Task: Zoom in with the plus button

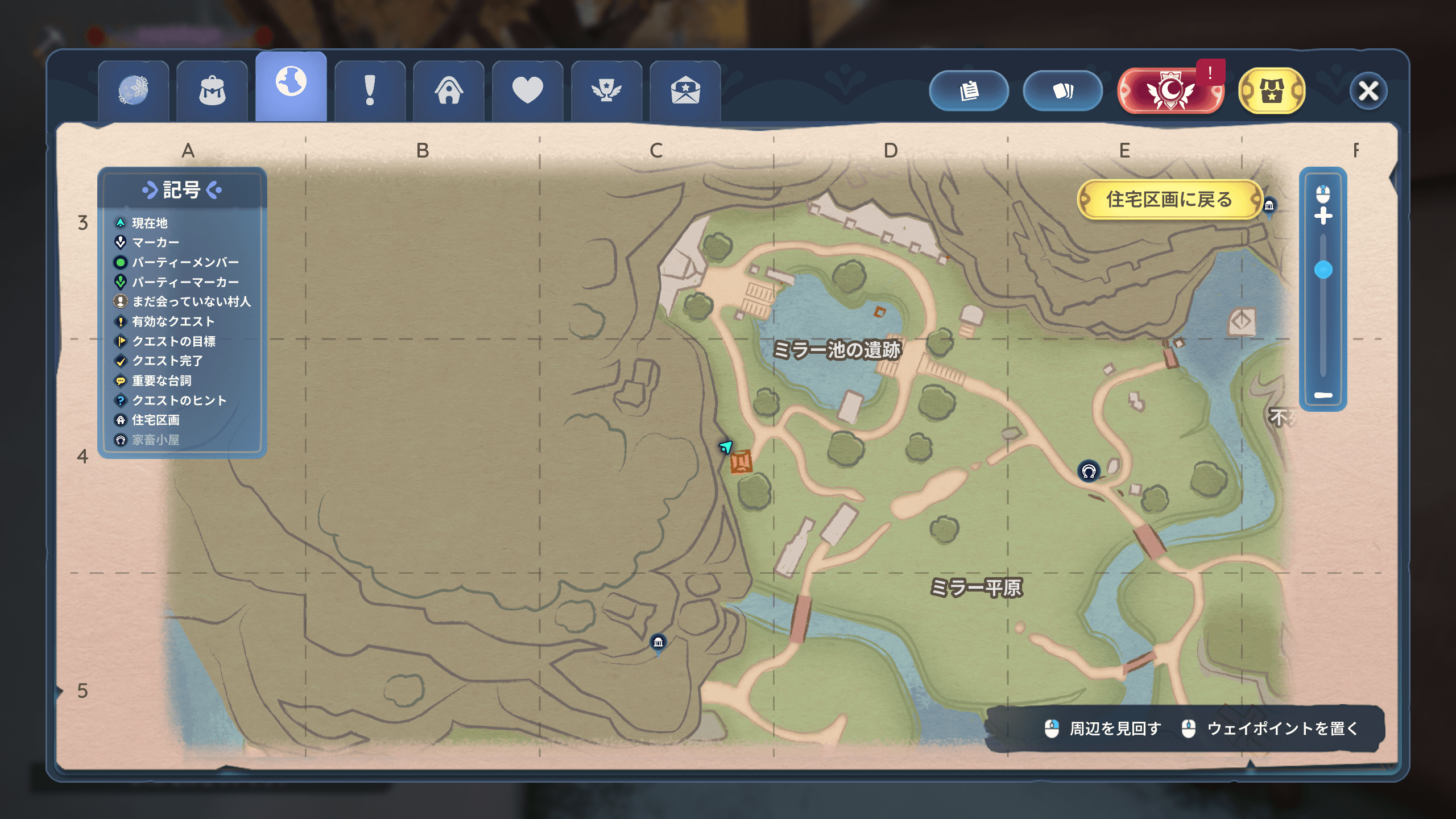Action: click(1323, 216)
